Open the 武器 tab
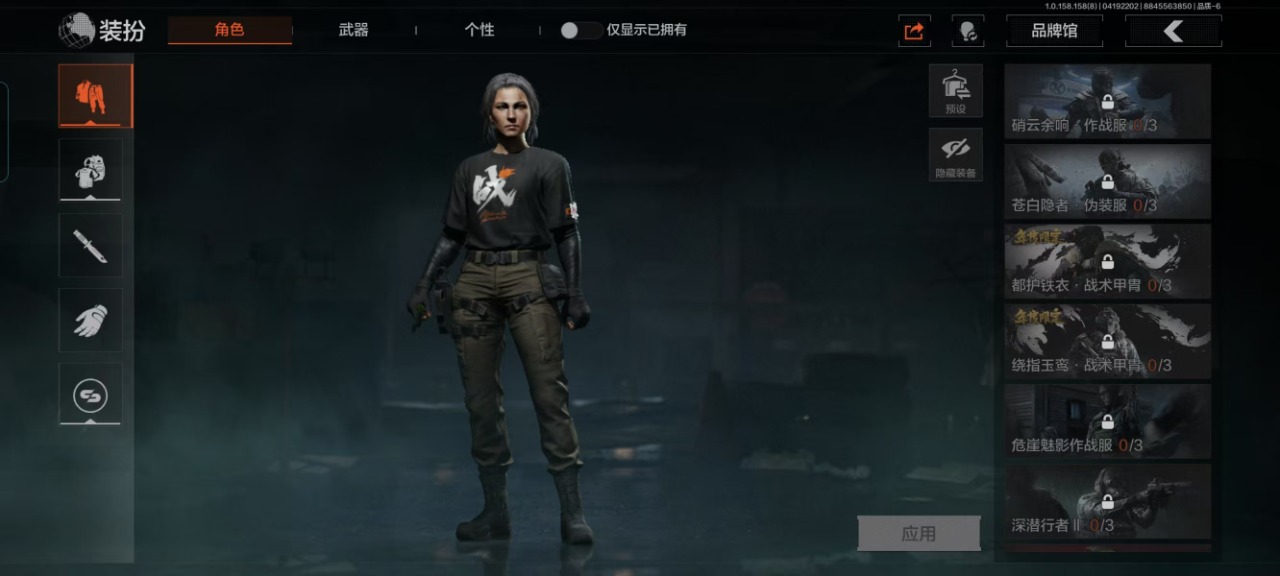 click(353, 30)
